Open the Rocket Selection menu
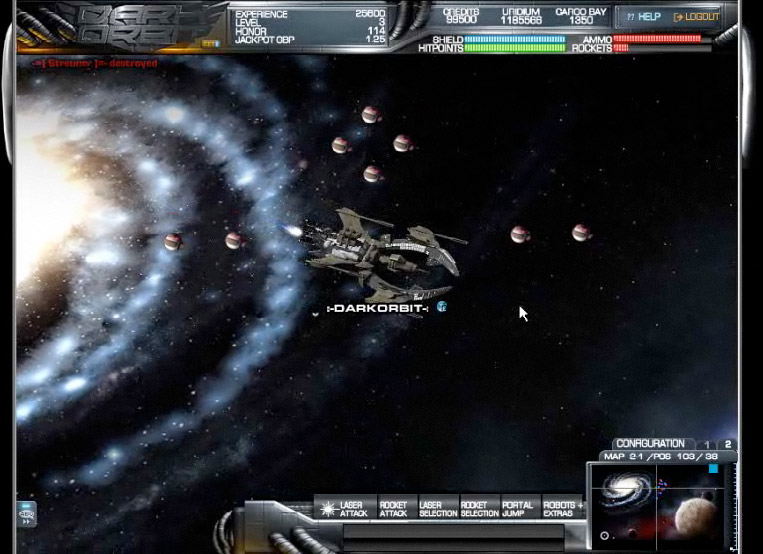Screen dimensions: 763x554 coord(473,509)
